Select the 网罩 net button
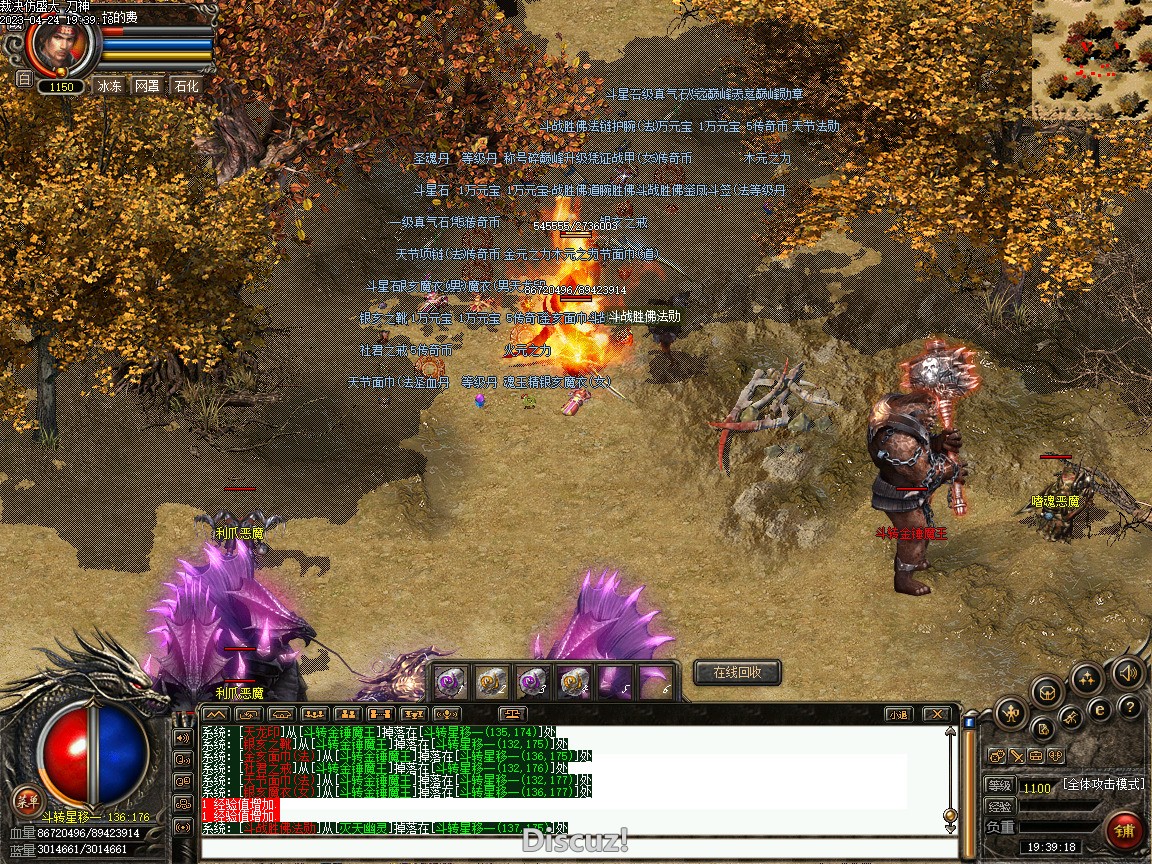The width and height of the screenshot is (1152, 864). tap(147, 86)
